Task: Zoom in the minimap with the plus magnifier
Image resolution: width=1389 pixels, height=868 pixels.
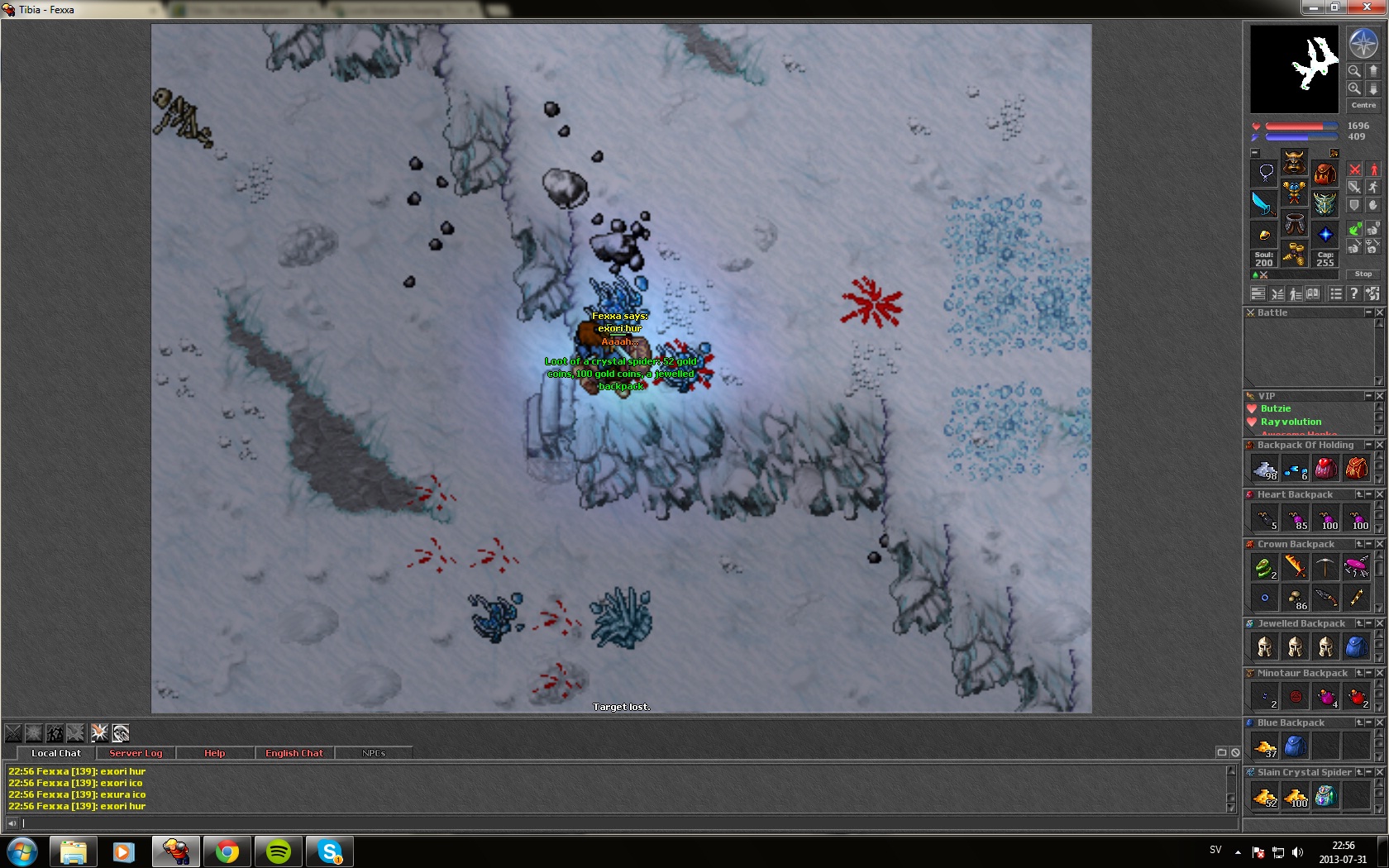Action: [1354, 88]
